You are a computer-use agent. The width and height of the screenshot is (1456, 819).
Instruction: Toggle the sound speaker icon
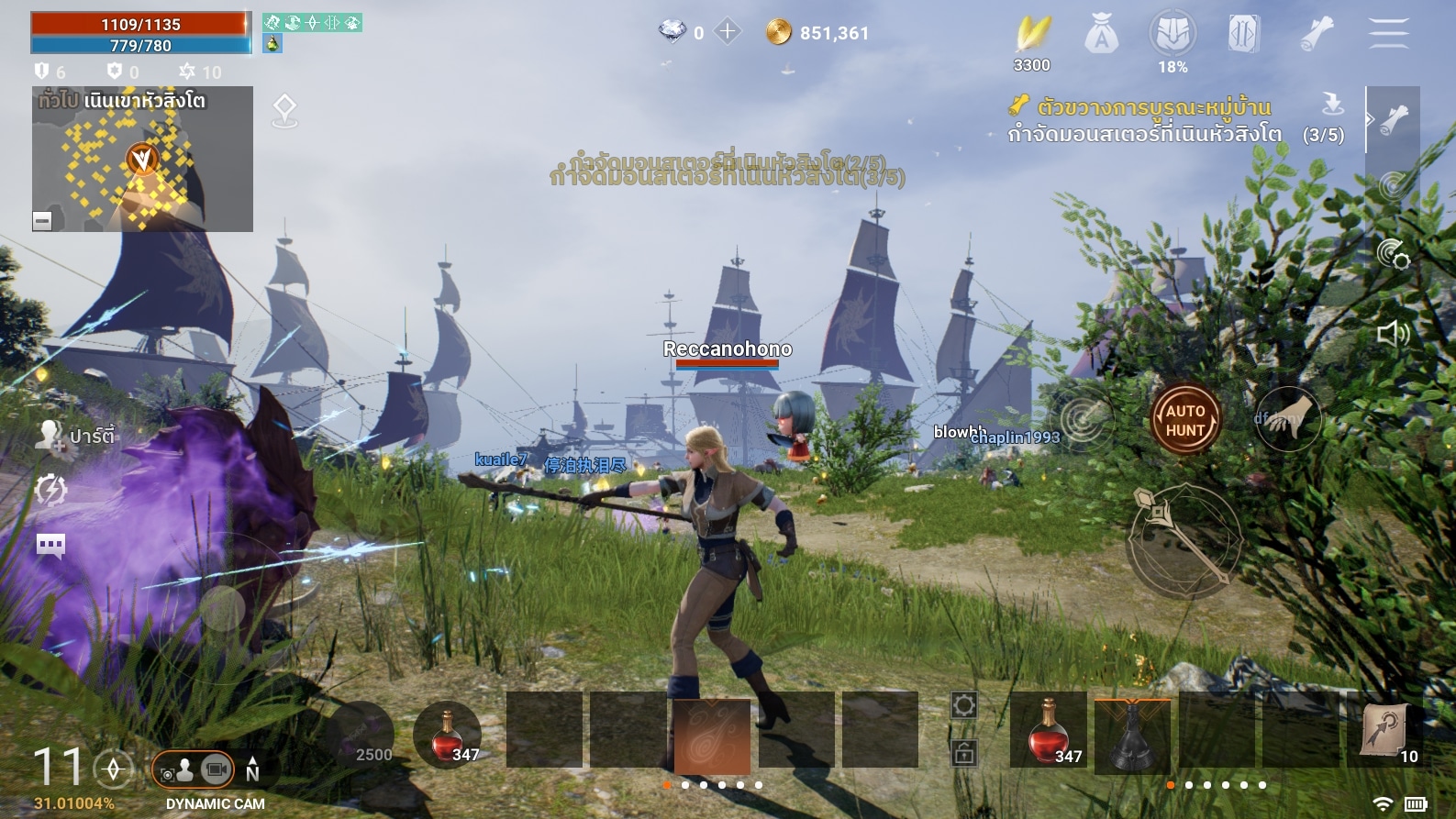tap(1393, 333)
